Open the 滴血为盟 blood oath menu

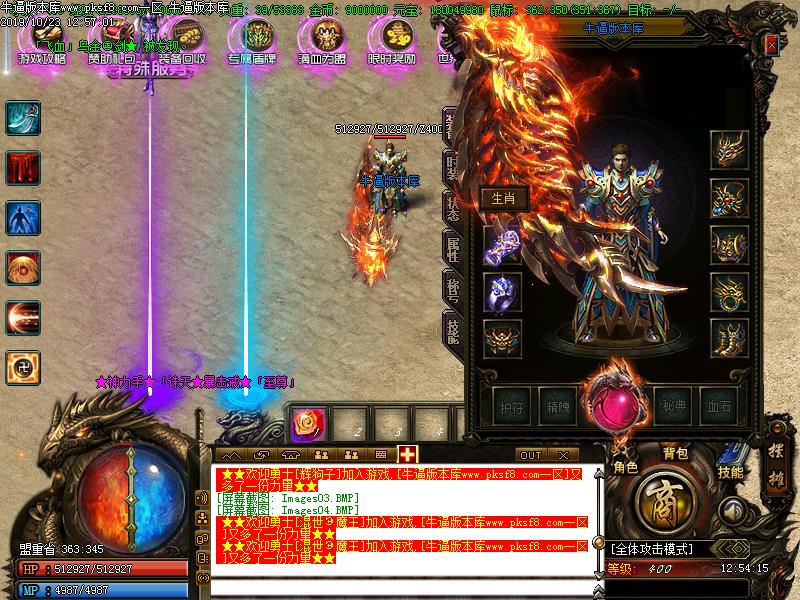(x=322, y=40)
